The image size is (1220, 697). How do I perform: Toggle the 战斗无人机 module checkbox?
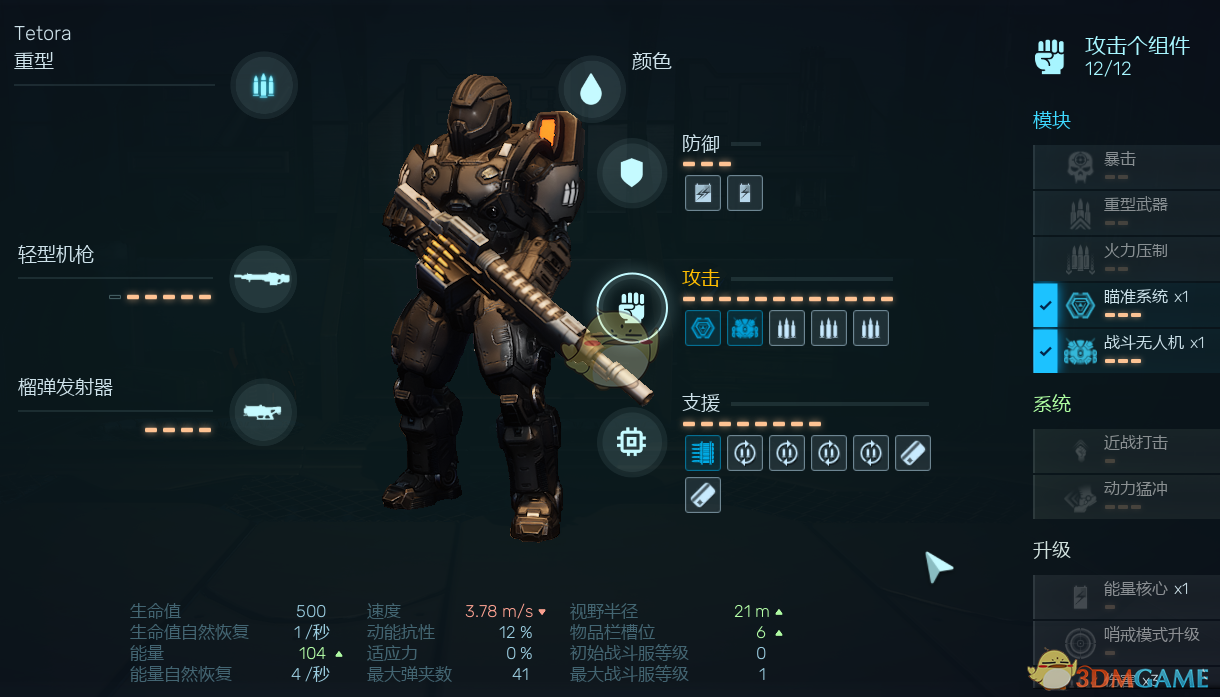click(x=1046, y=351)
